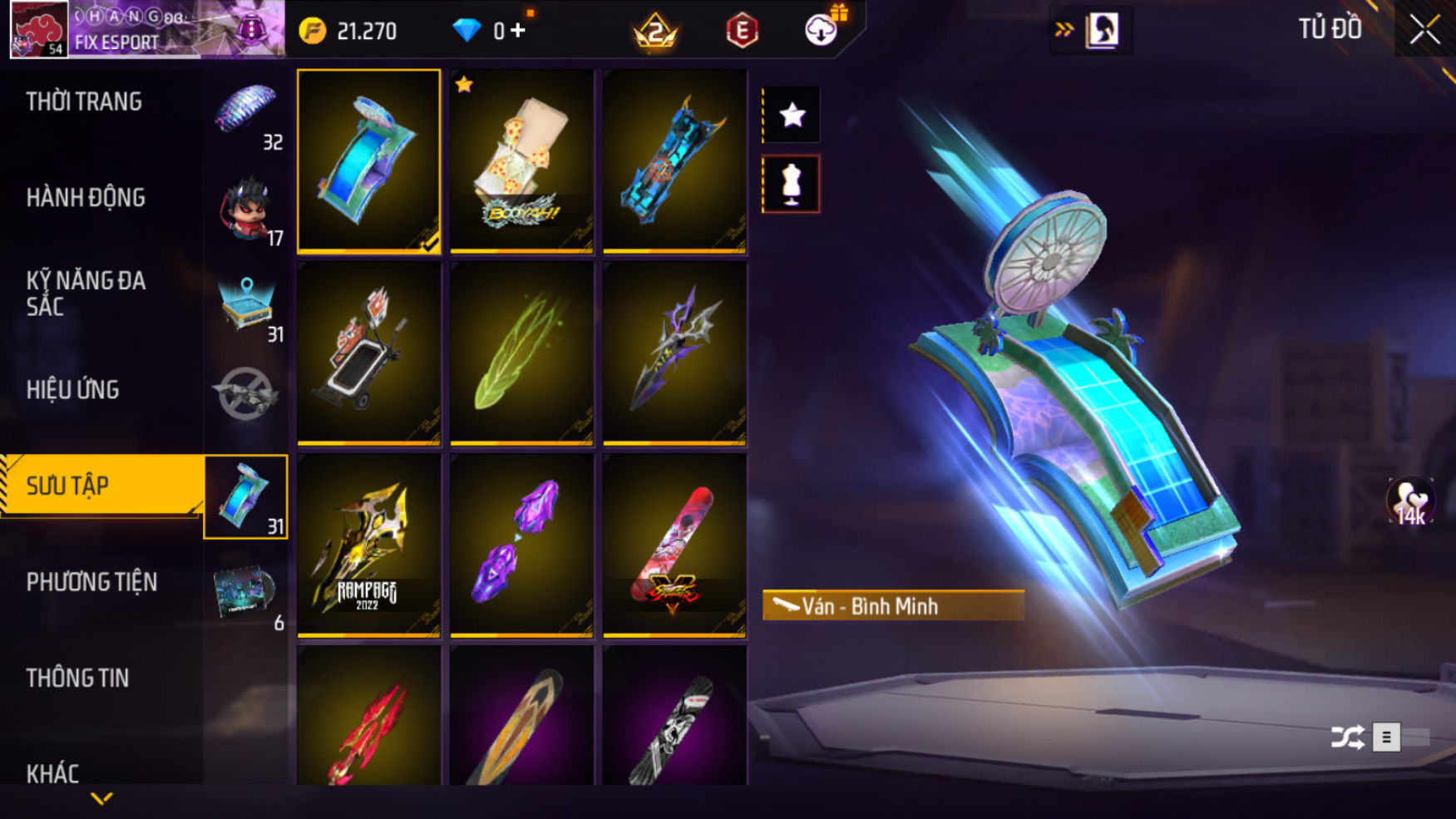This screenshot has height=819, width=1456.
Task: Pick the Rampage 2022 surfboard skin
Action: [368, 545]
